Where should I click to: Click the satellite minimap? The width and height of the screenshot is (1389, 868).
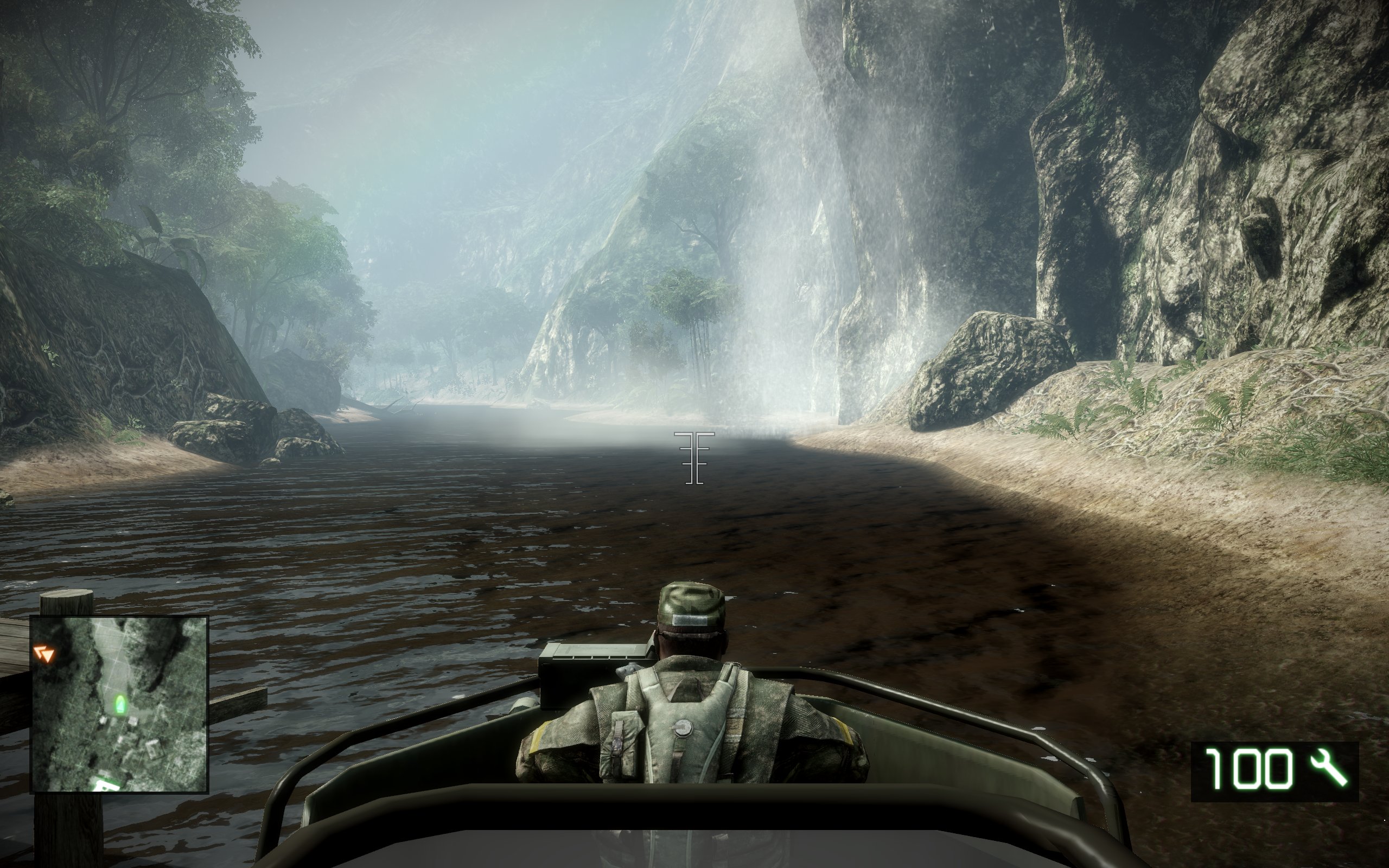(119, 704)
